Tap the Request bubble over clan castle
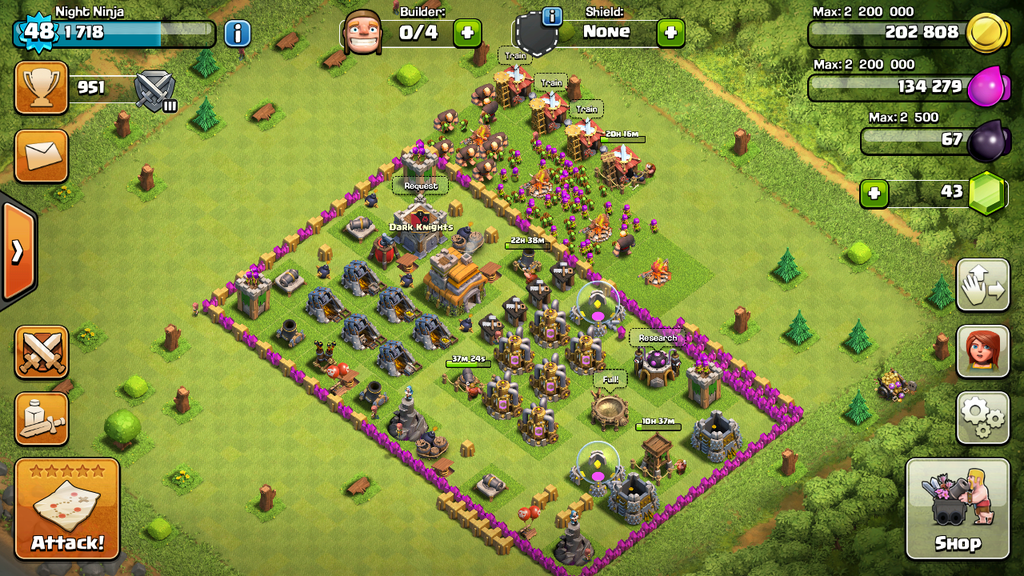 tap(420, 185)
